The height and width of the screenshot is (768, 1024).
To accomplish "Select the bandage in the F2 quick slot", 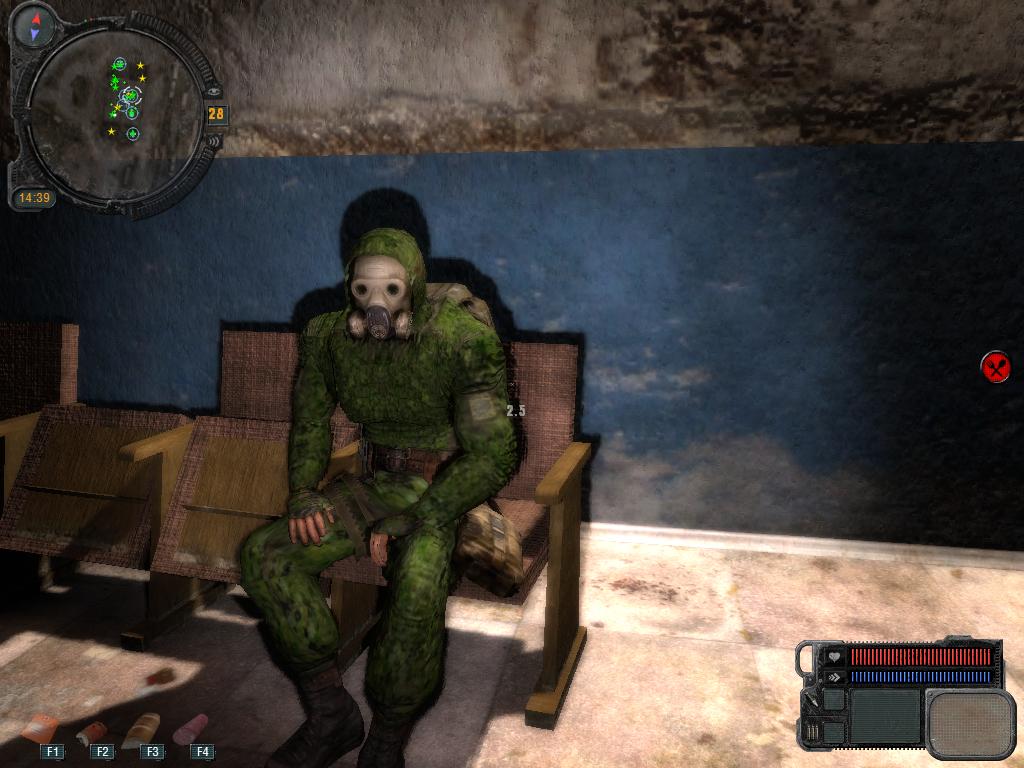I will (92, 732).
